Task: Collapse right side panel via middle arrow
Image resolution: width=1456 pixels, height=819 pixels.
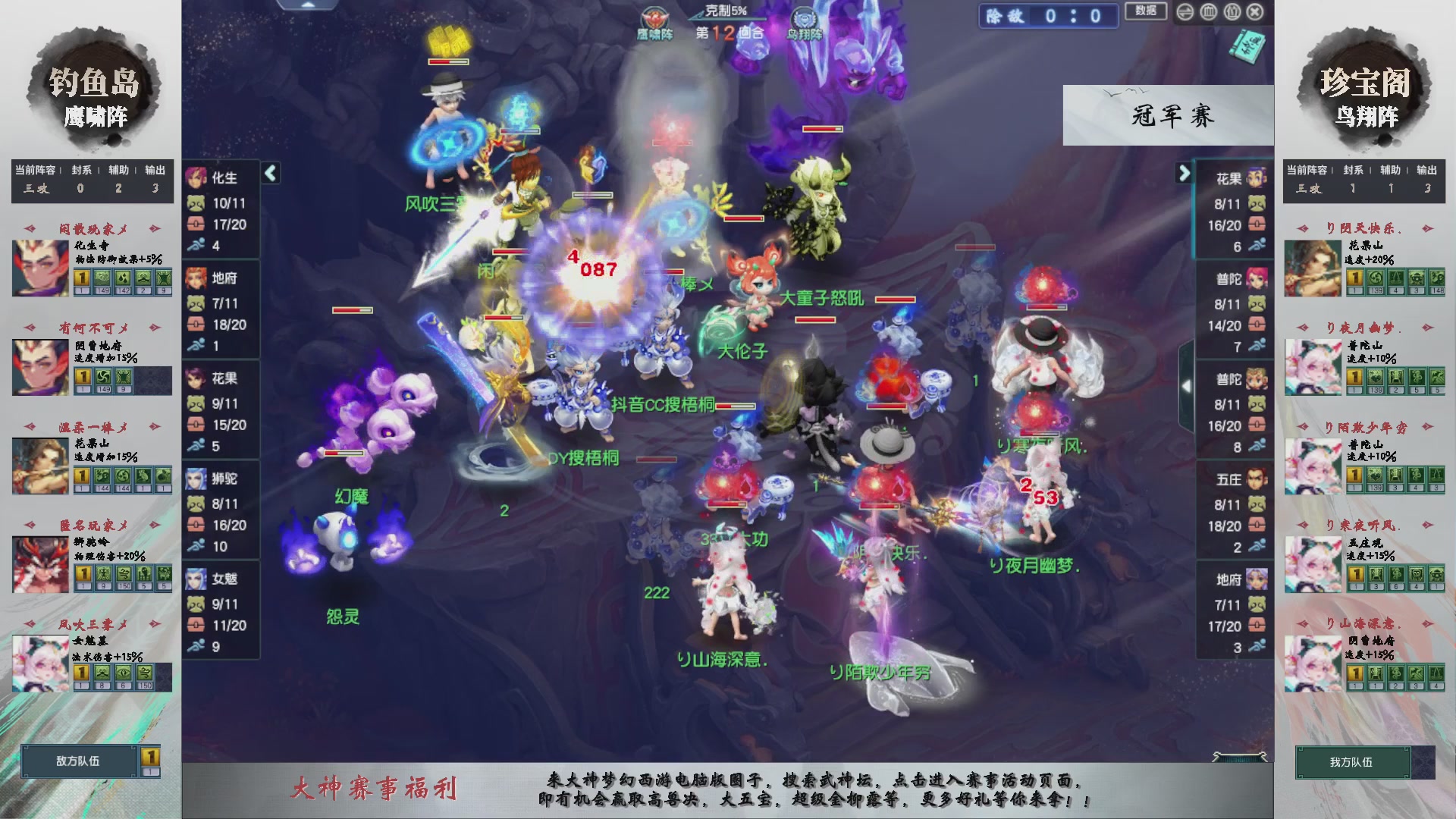Action: (x=1188, y=385)
